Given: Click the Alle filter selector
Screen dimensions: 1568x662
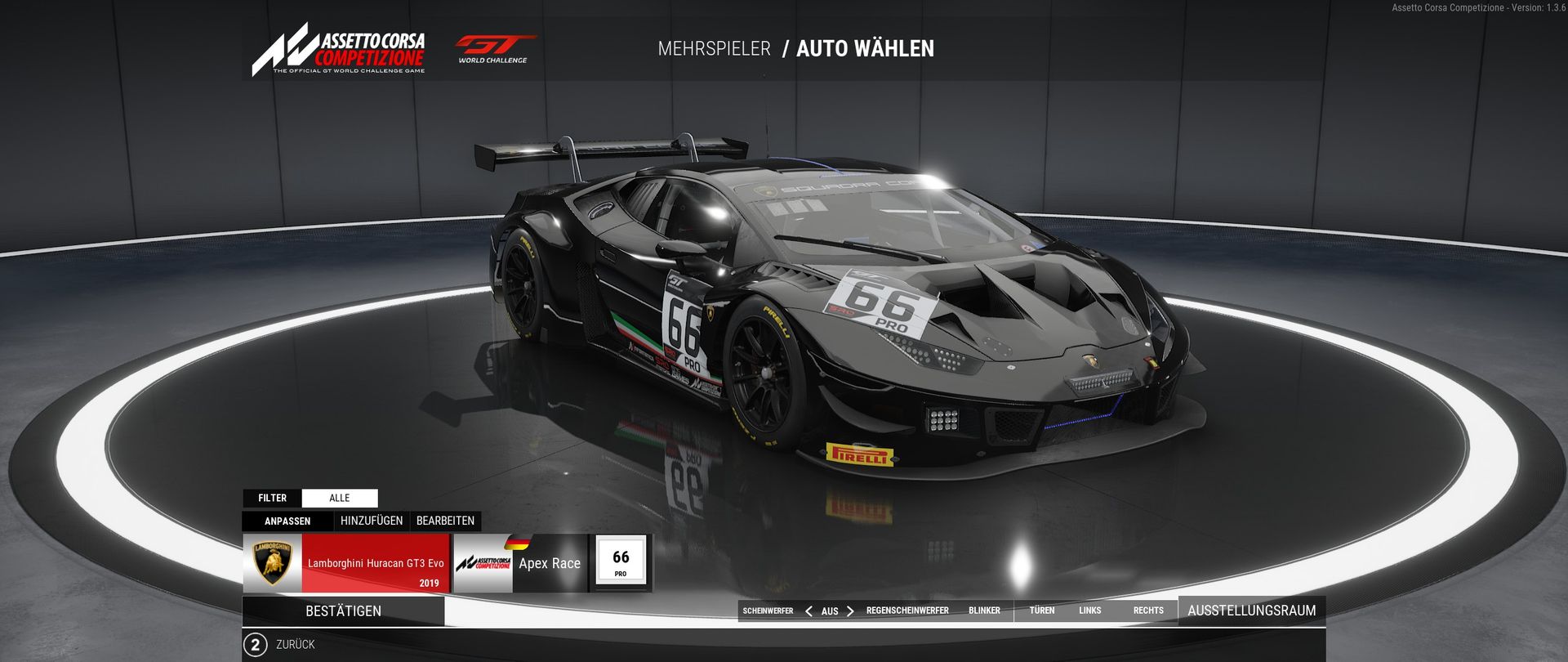Looking at the screenshot, I should coord(340,498).
